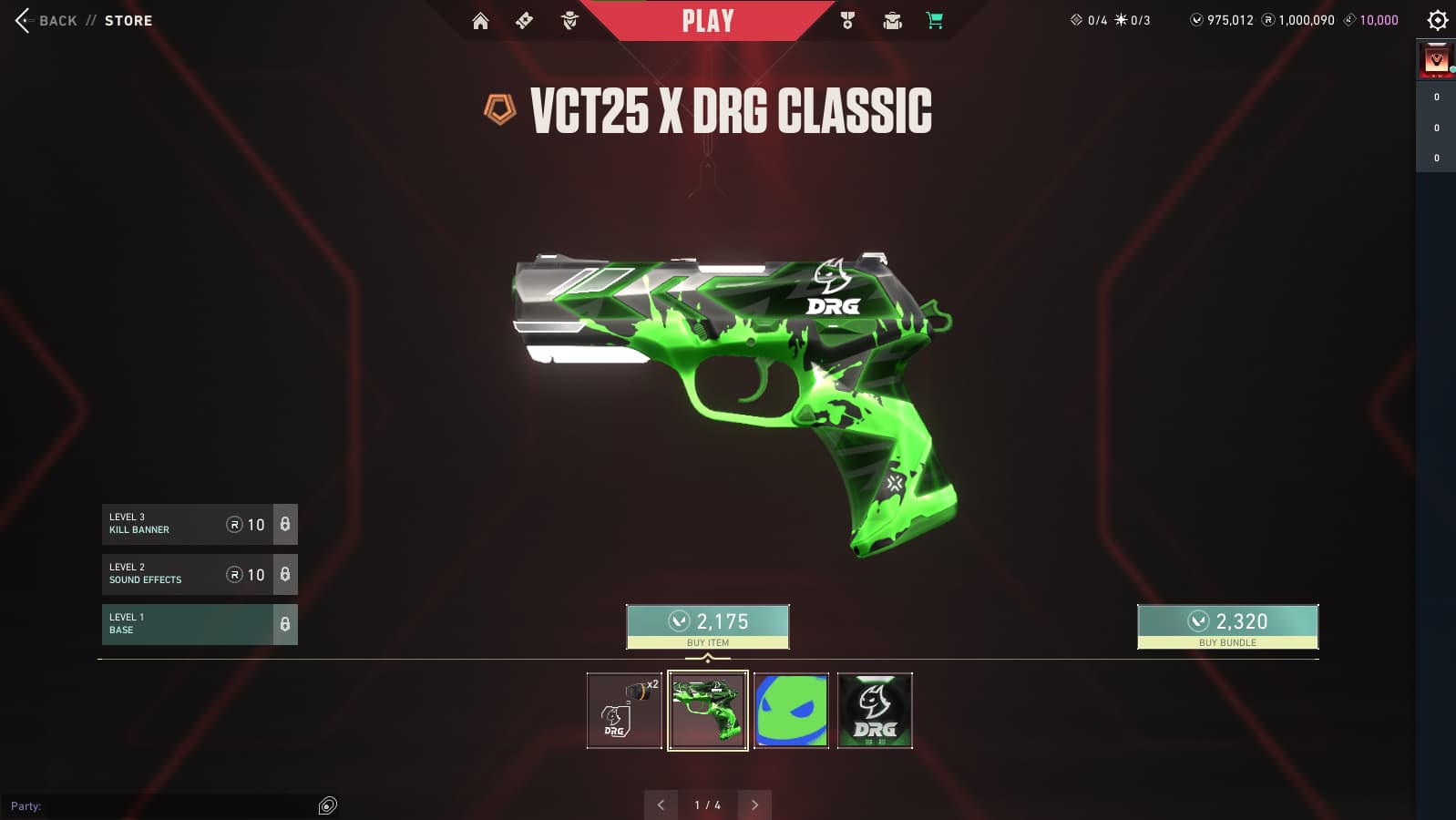Open settings gear icon
Image resolution: width=1456 pixels, height=820 pixels.
click(1437, 20)
